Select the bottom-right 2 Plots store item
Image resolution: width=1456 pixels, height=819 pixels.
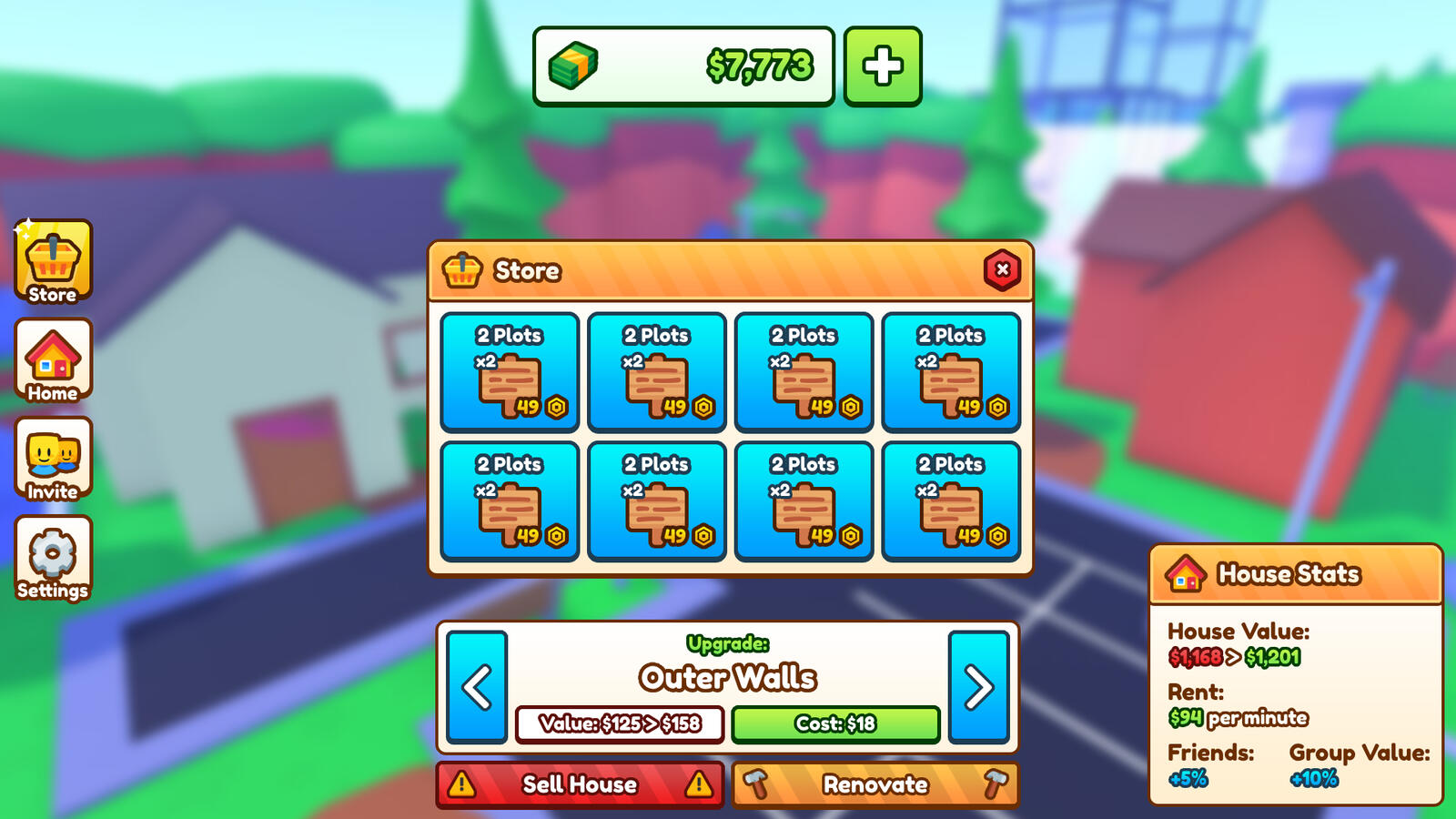pos(951,500)
